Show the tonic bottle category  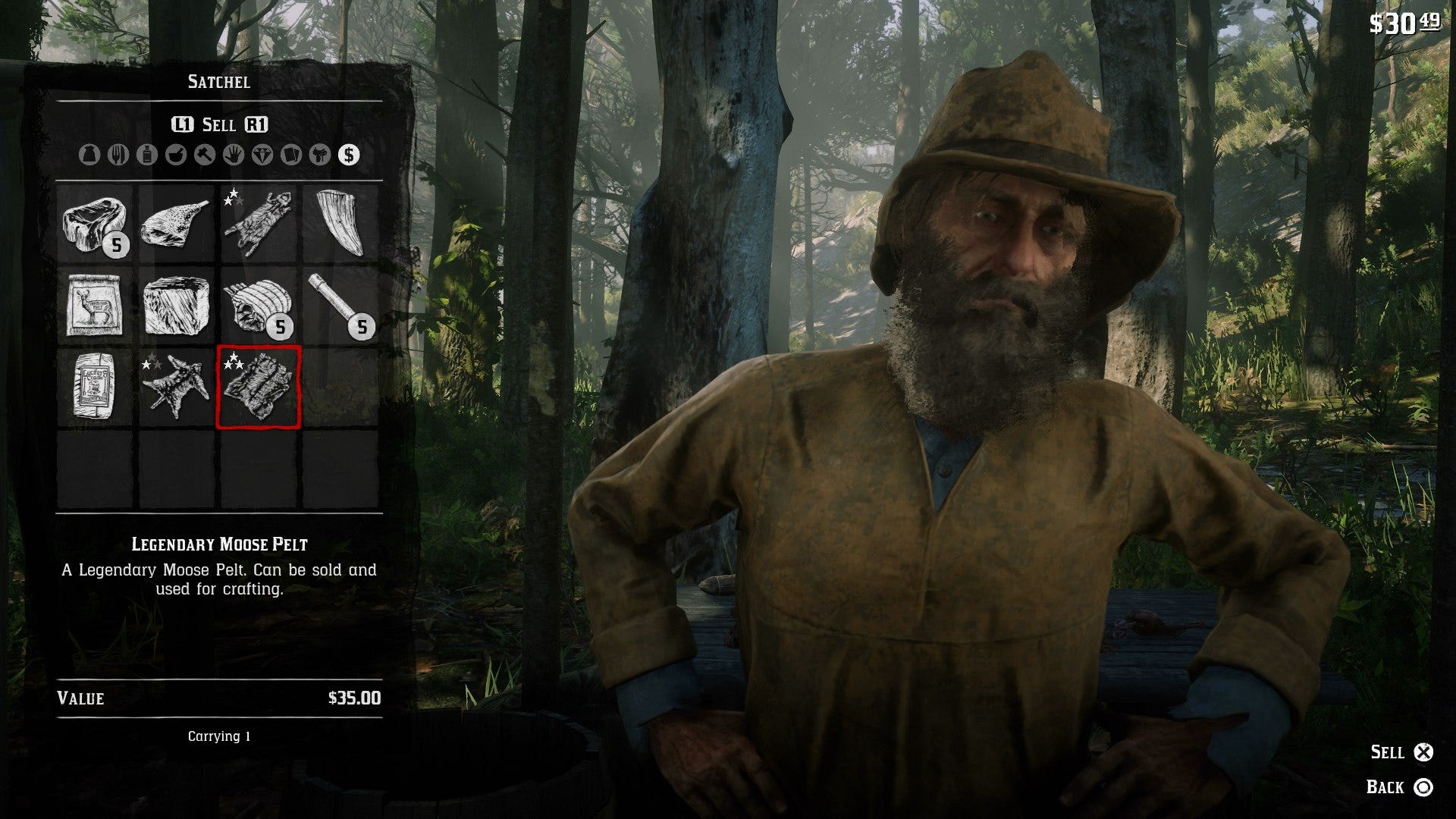coord(147,155)
